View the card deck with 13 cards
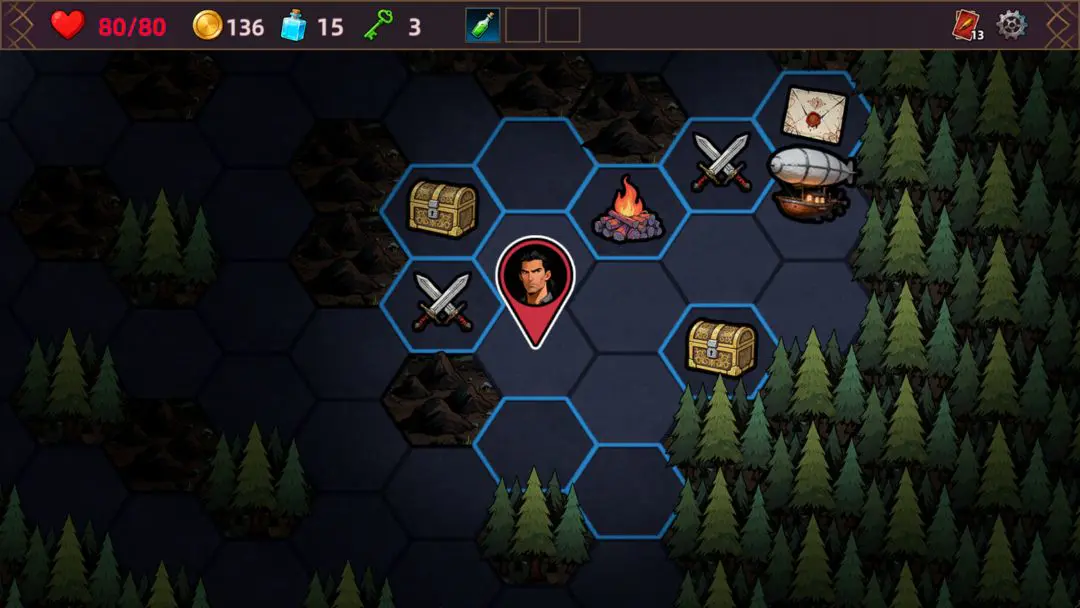This screenshot has height=608, width=1080. 966,26
